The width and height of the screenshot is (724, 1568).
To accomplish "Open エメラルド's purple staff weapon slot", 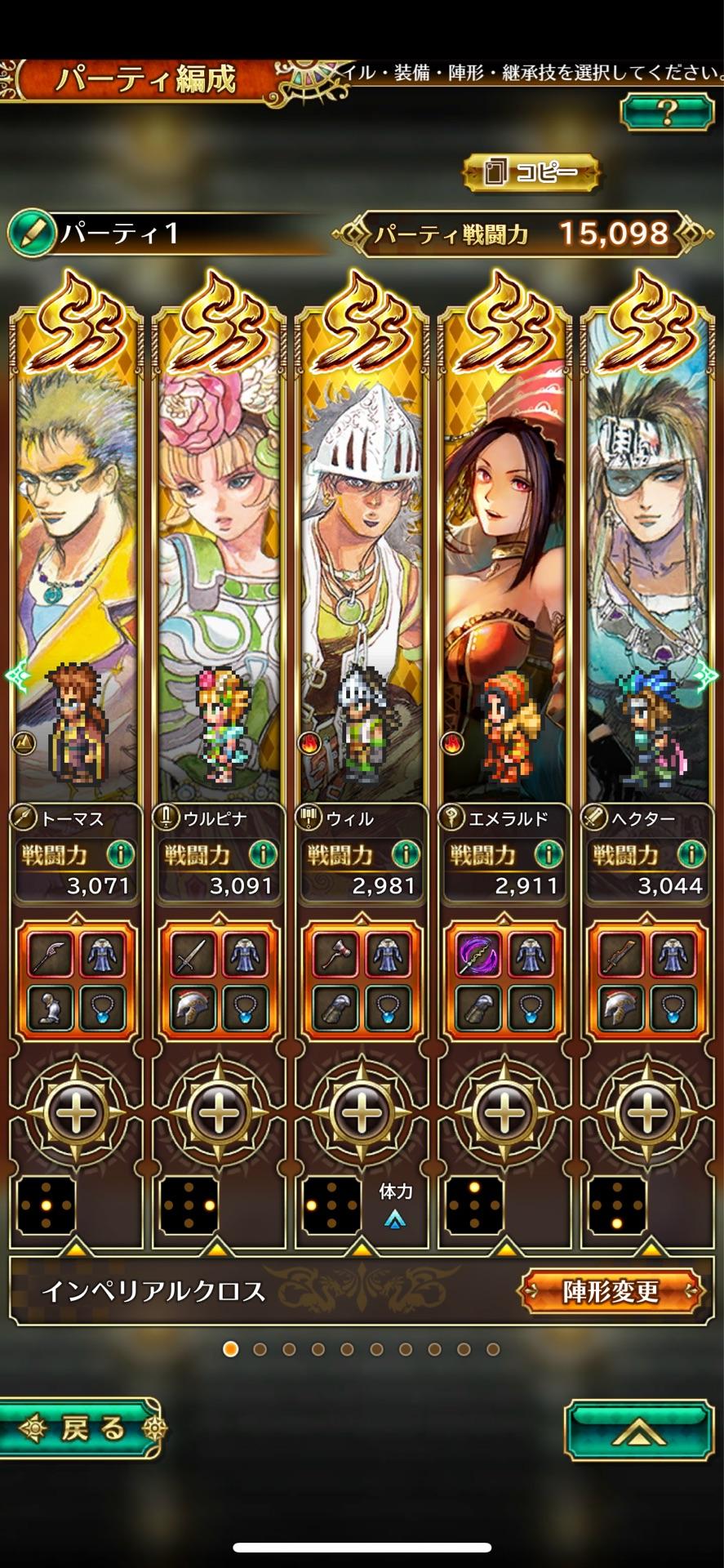I will pyautogui.click(x=478, y=953).
